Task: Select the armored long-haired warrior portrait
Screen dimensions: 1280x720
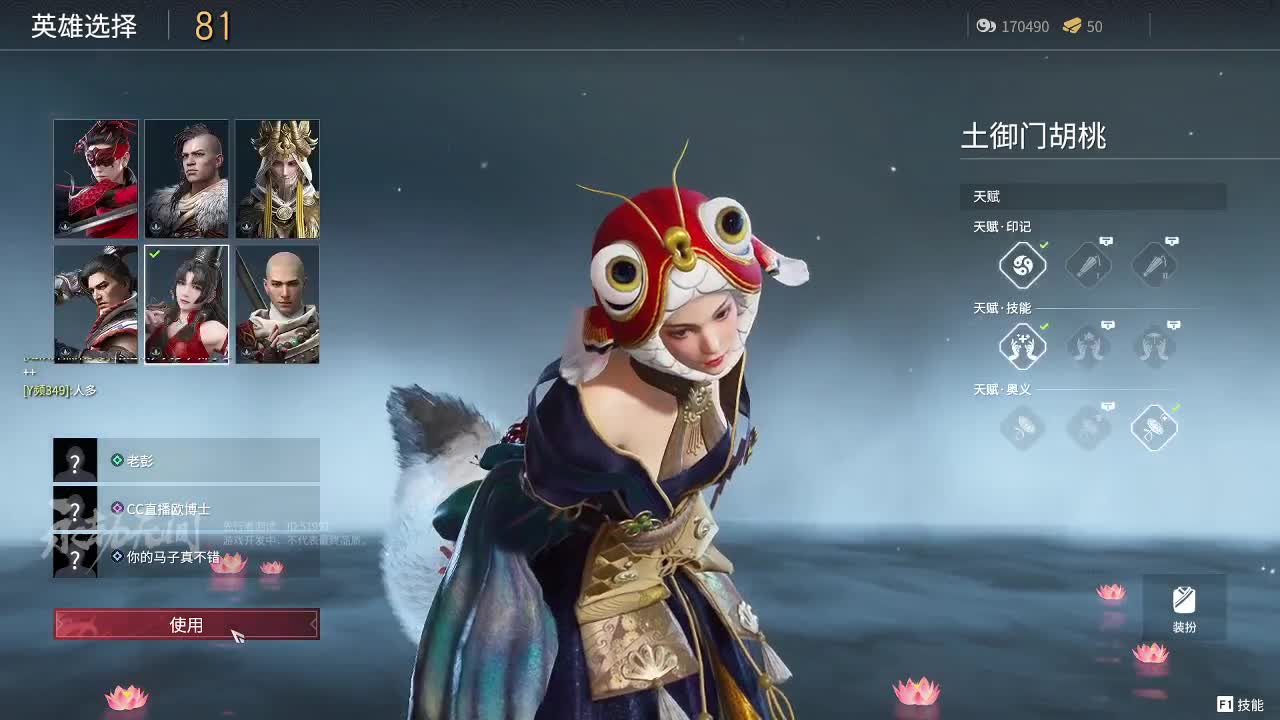Action: pos(96,304)
